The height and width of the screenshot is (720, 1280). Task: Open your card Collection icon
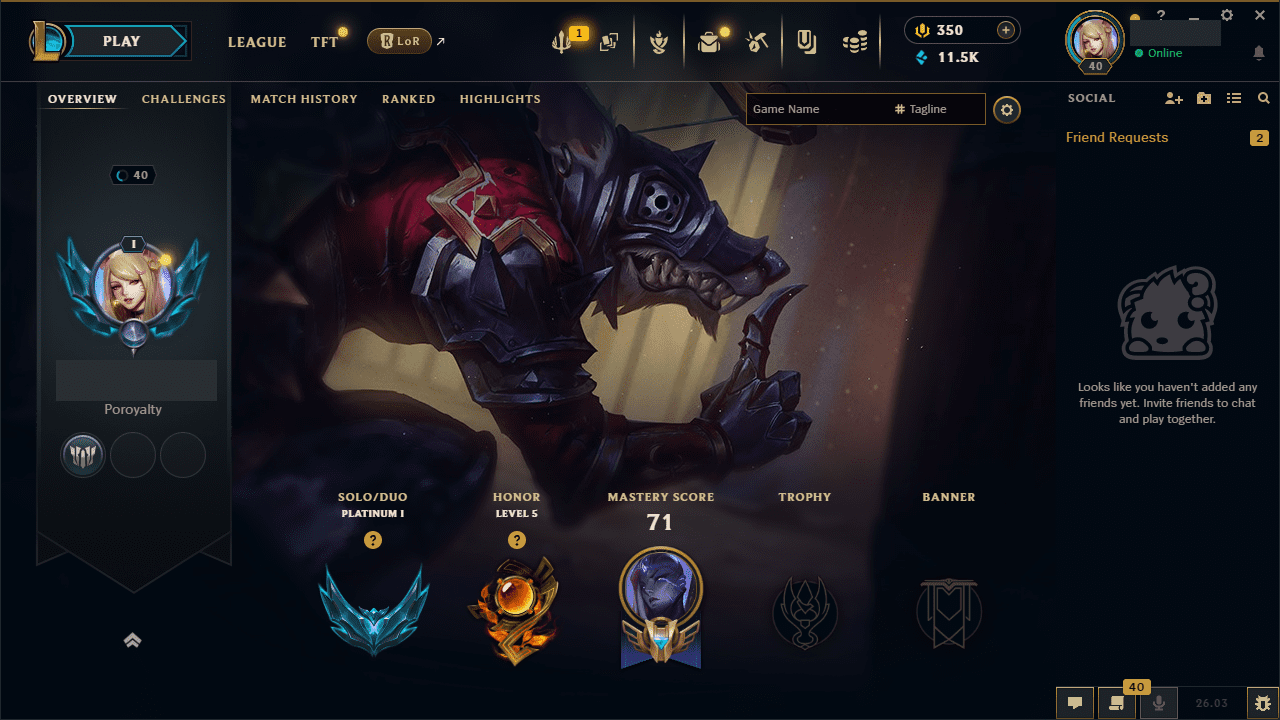coord(608,41)
